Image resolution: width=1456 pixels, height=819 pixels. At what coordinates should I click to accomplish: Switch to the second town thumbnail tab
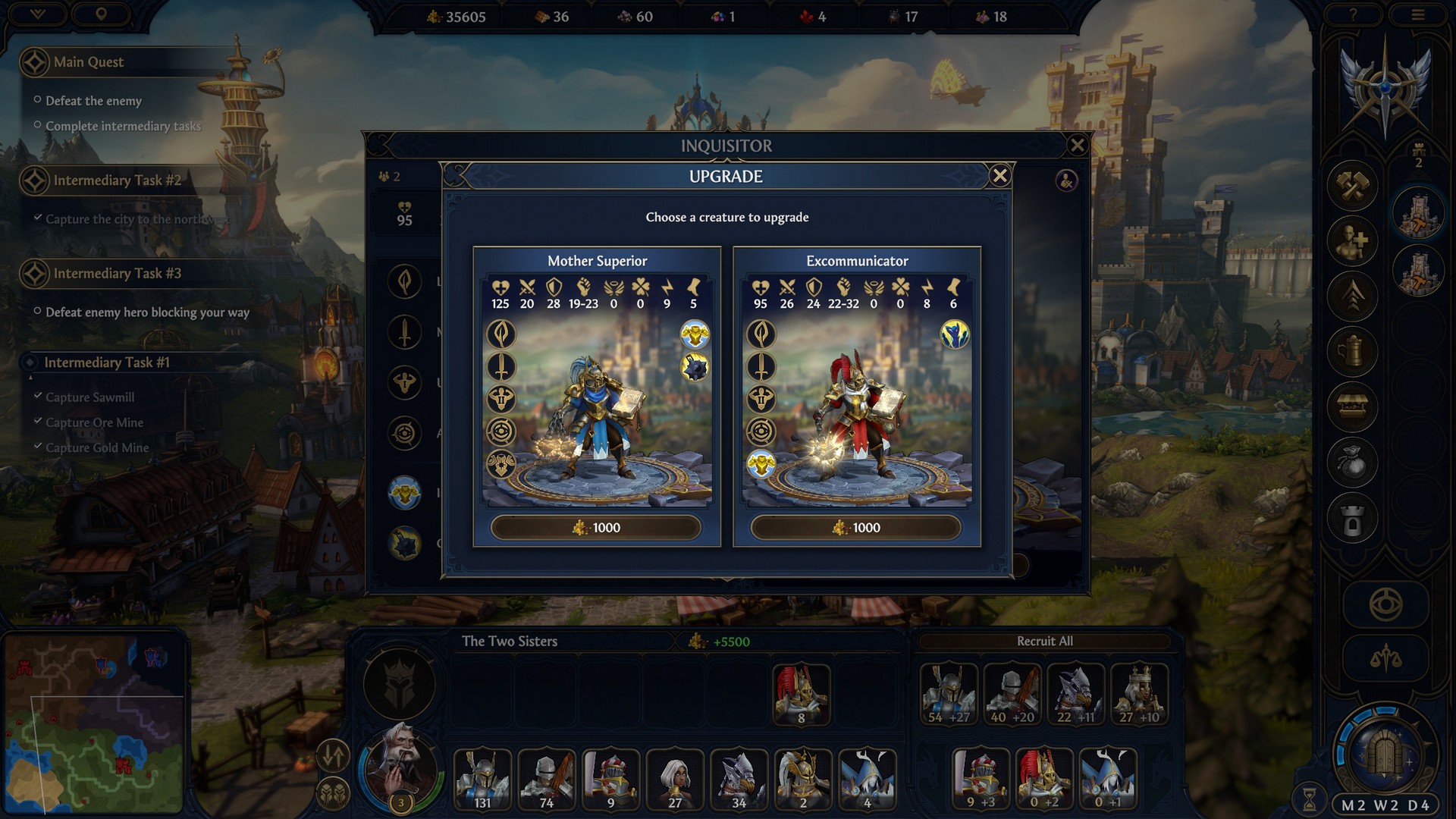1420,271
